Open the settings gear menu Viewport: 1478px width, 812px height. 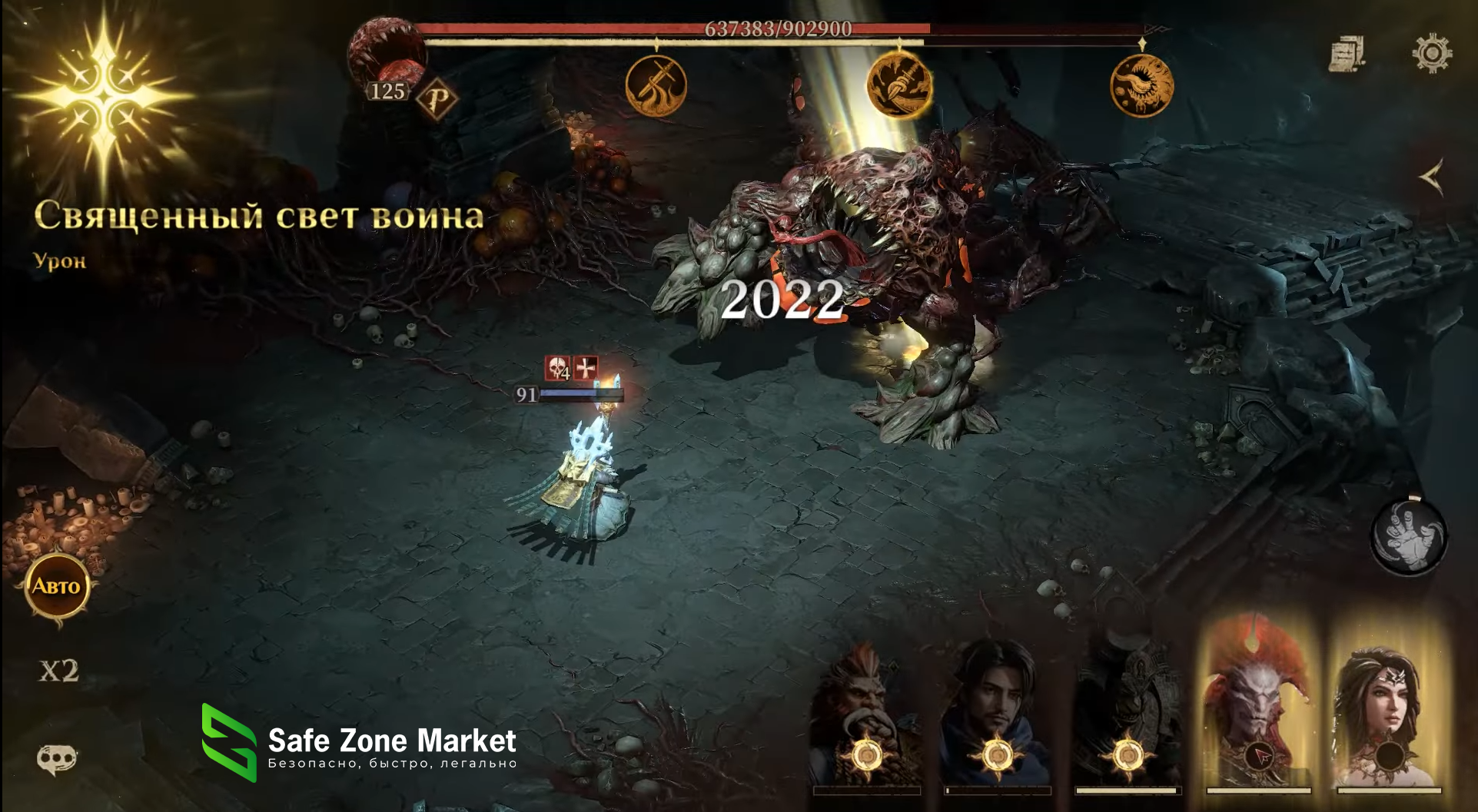(x=1431, y=54)
